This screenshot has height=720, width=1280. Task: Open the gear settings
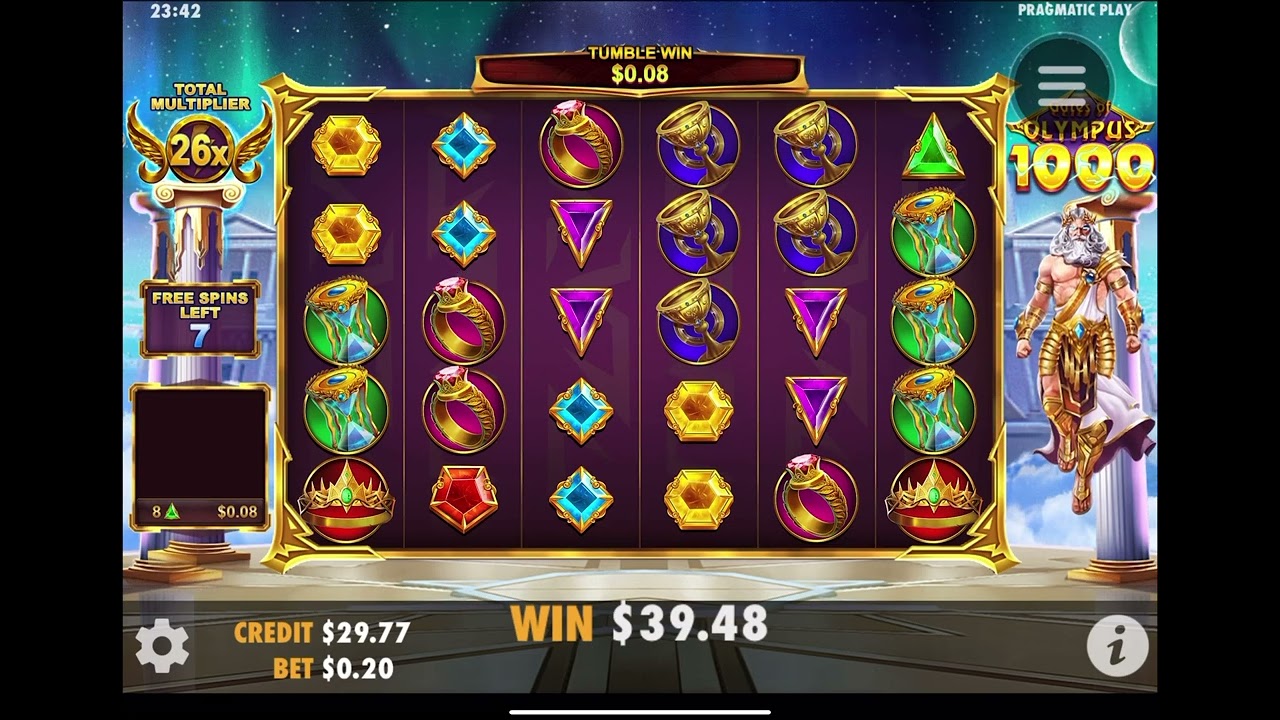pos(162,646)
